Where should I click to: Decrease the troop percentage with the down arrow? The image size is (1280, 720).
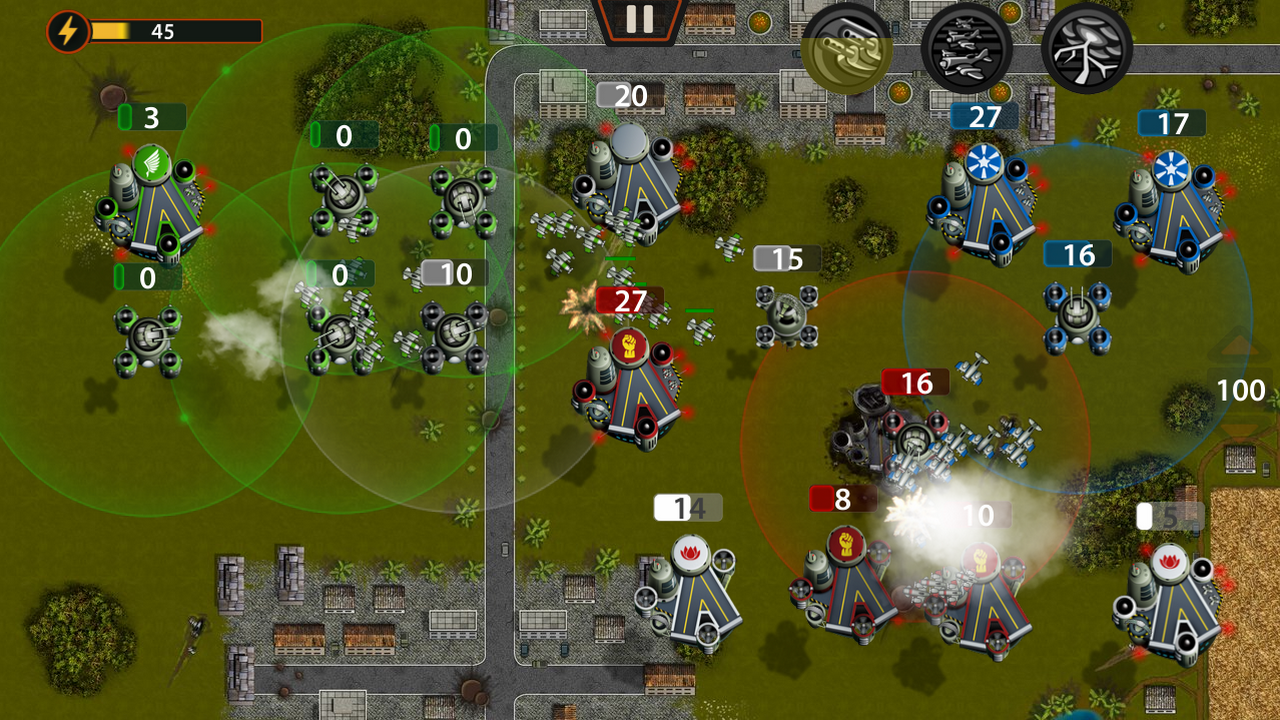click(1239, 430)
